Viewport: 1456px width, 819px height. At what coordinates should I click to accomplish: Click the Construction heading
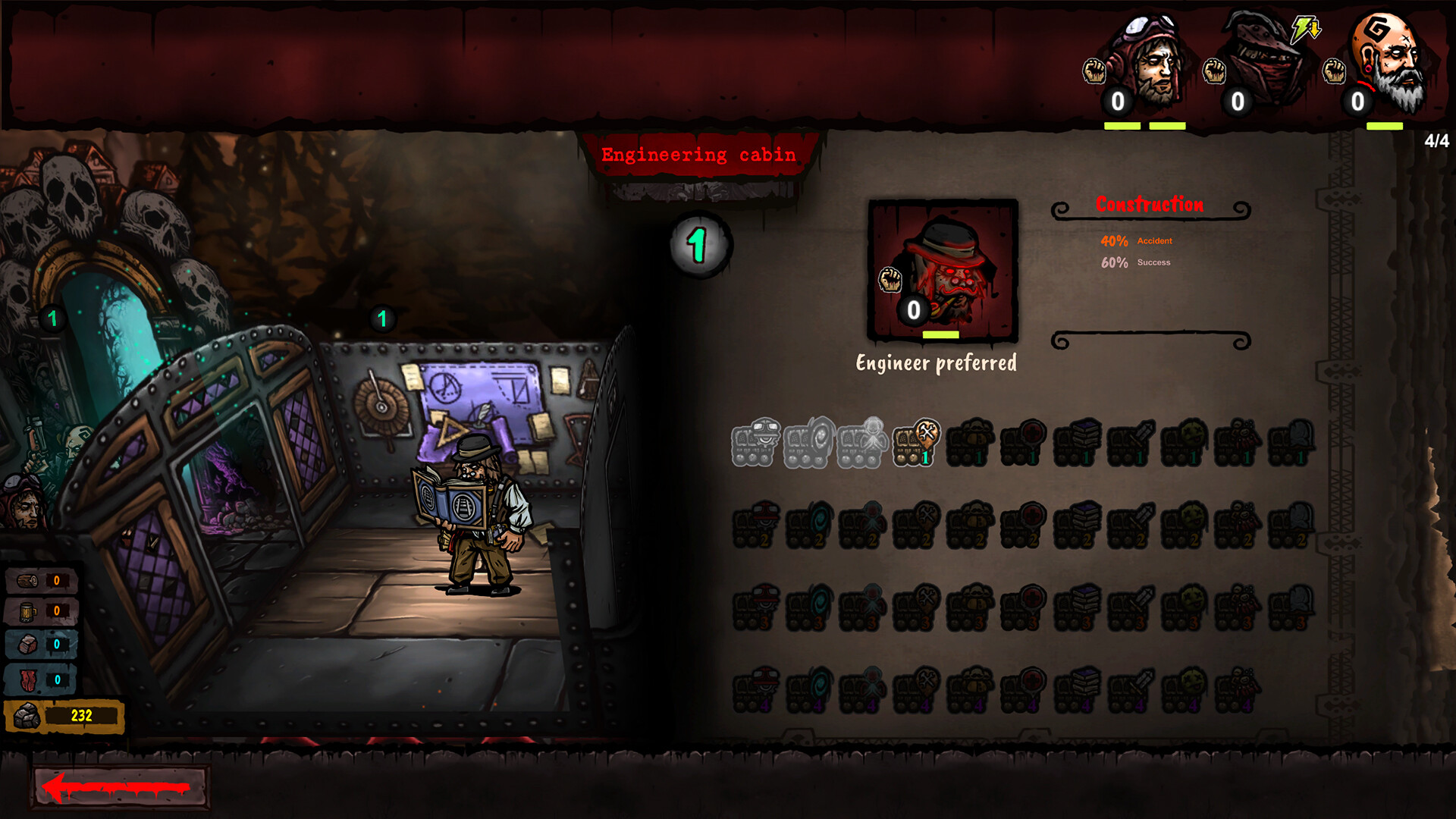pos(1149,204)
